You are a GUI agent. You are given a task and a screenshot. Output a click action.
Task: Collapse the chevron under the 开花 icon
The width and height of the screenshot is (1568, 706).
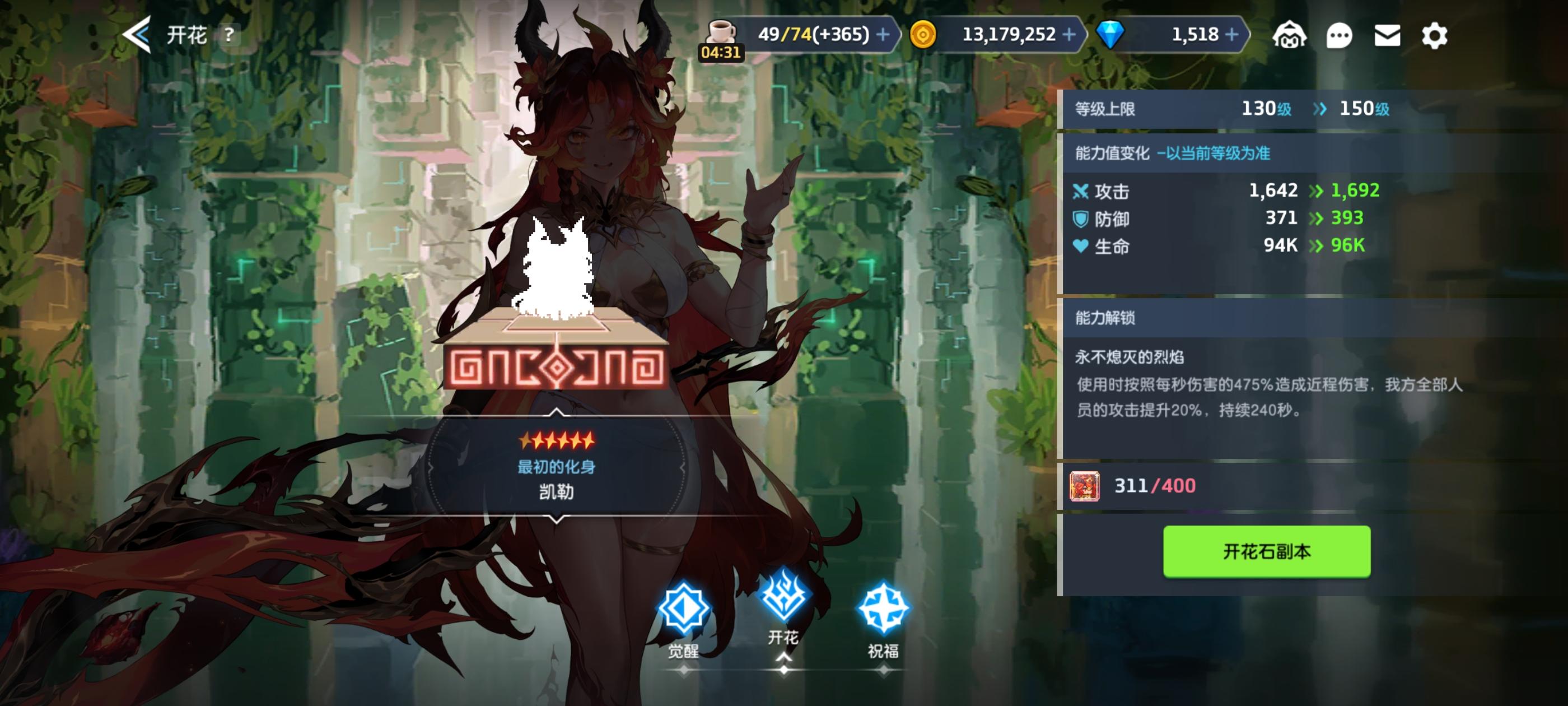784,656
